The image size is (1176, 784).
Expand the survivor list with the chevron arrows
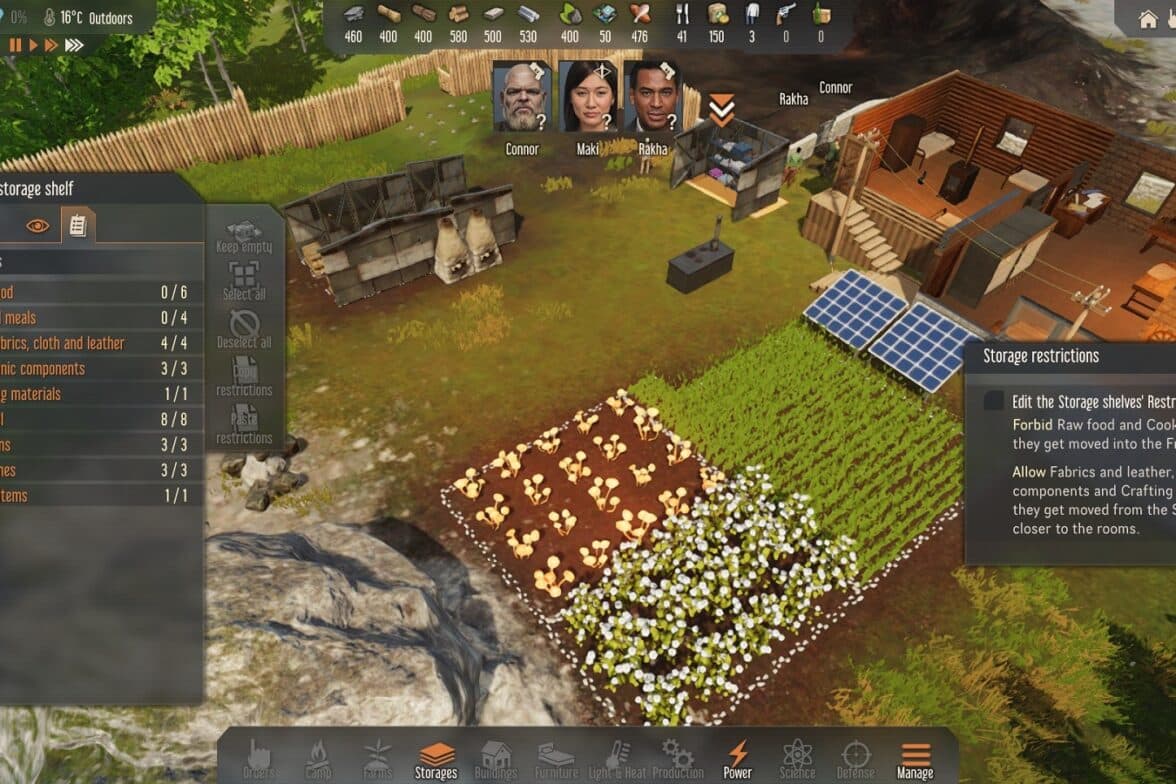[722, 110]
